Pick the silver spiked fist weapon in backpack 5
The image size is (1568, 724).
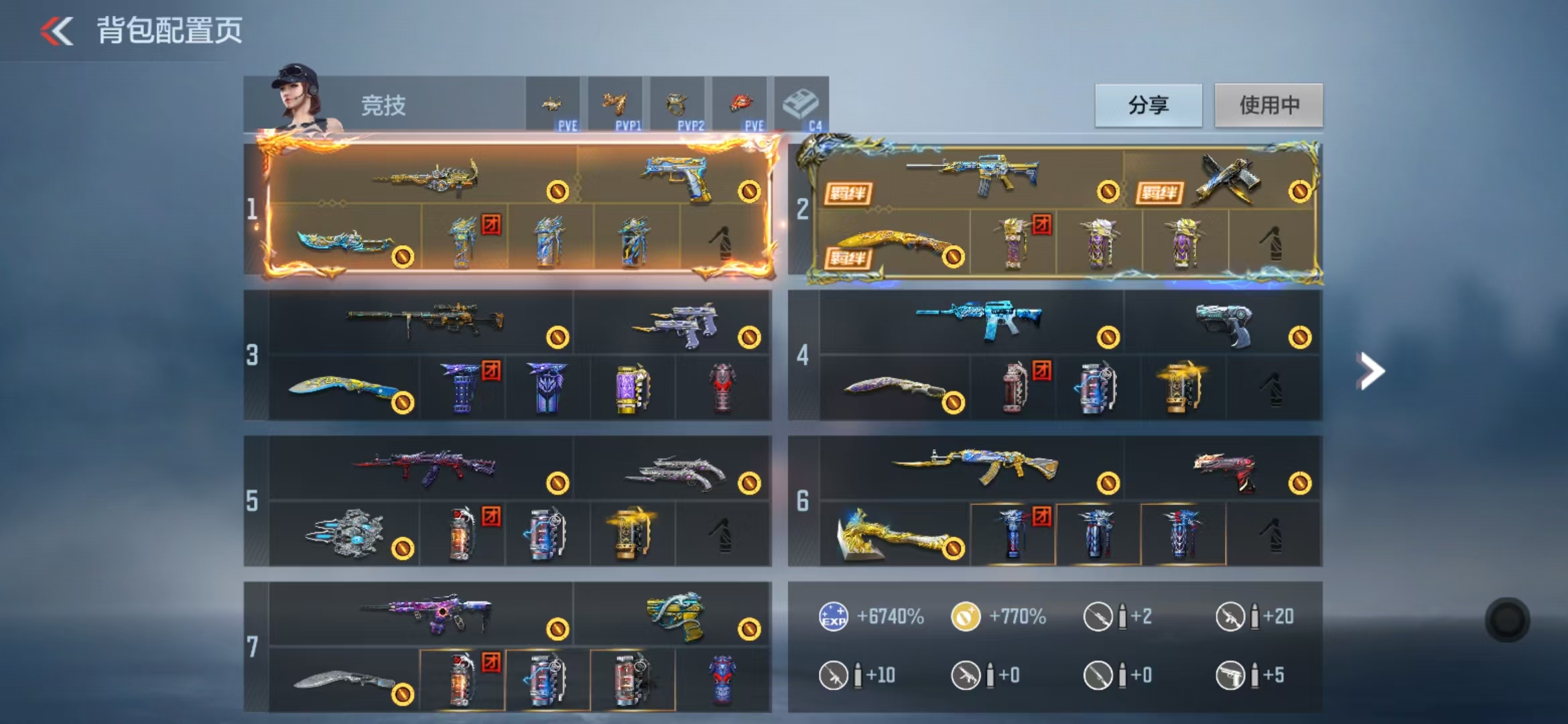click(346, 534)
